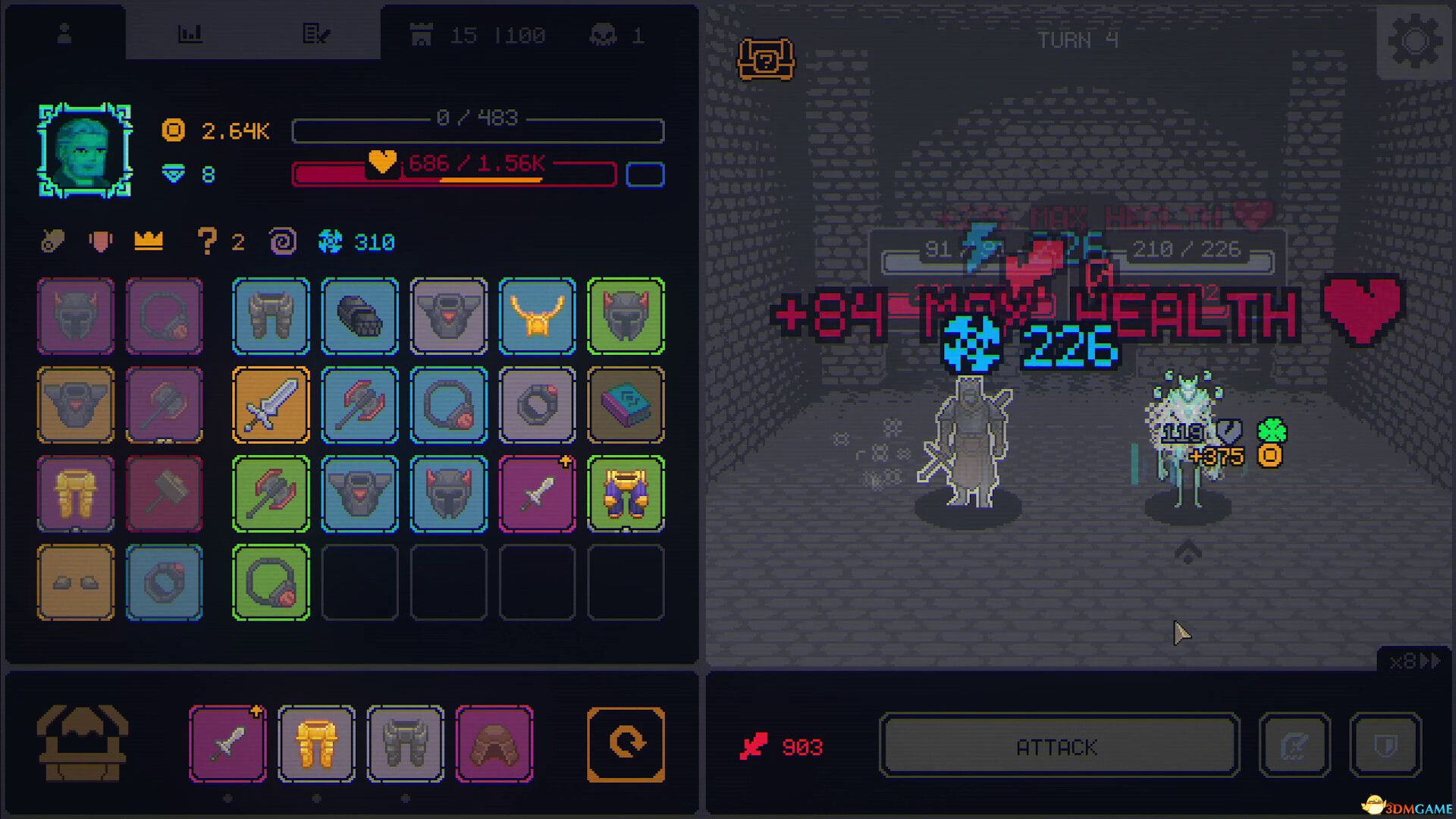Click the castle icon showing 15|100

coord(422,34)
